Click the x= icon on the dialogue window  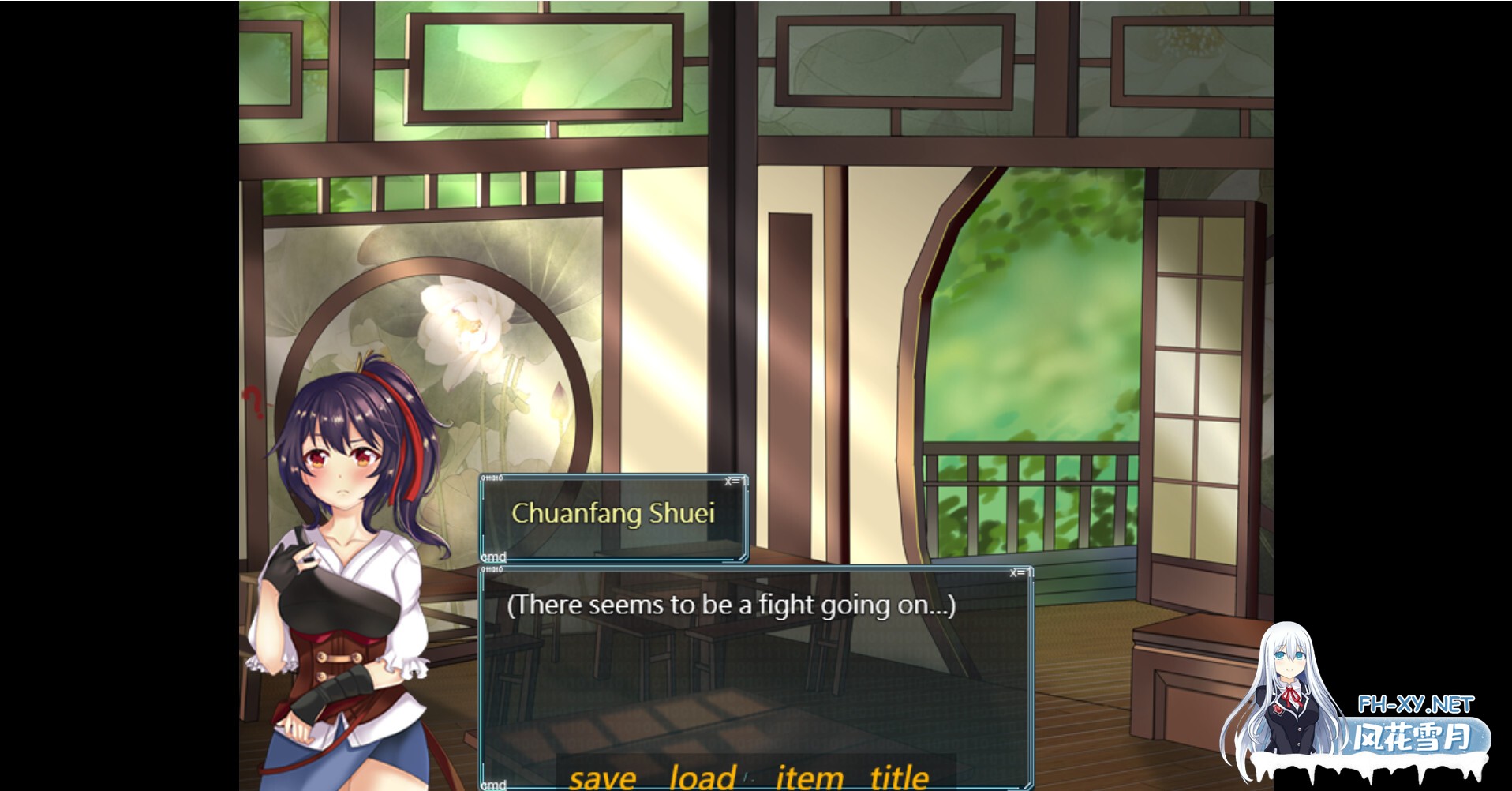[x=1018, y=572]
